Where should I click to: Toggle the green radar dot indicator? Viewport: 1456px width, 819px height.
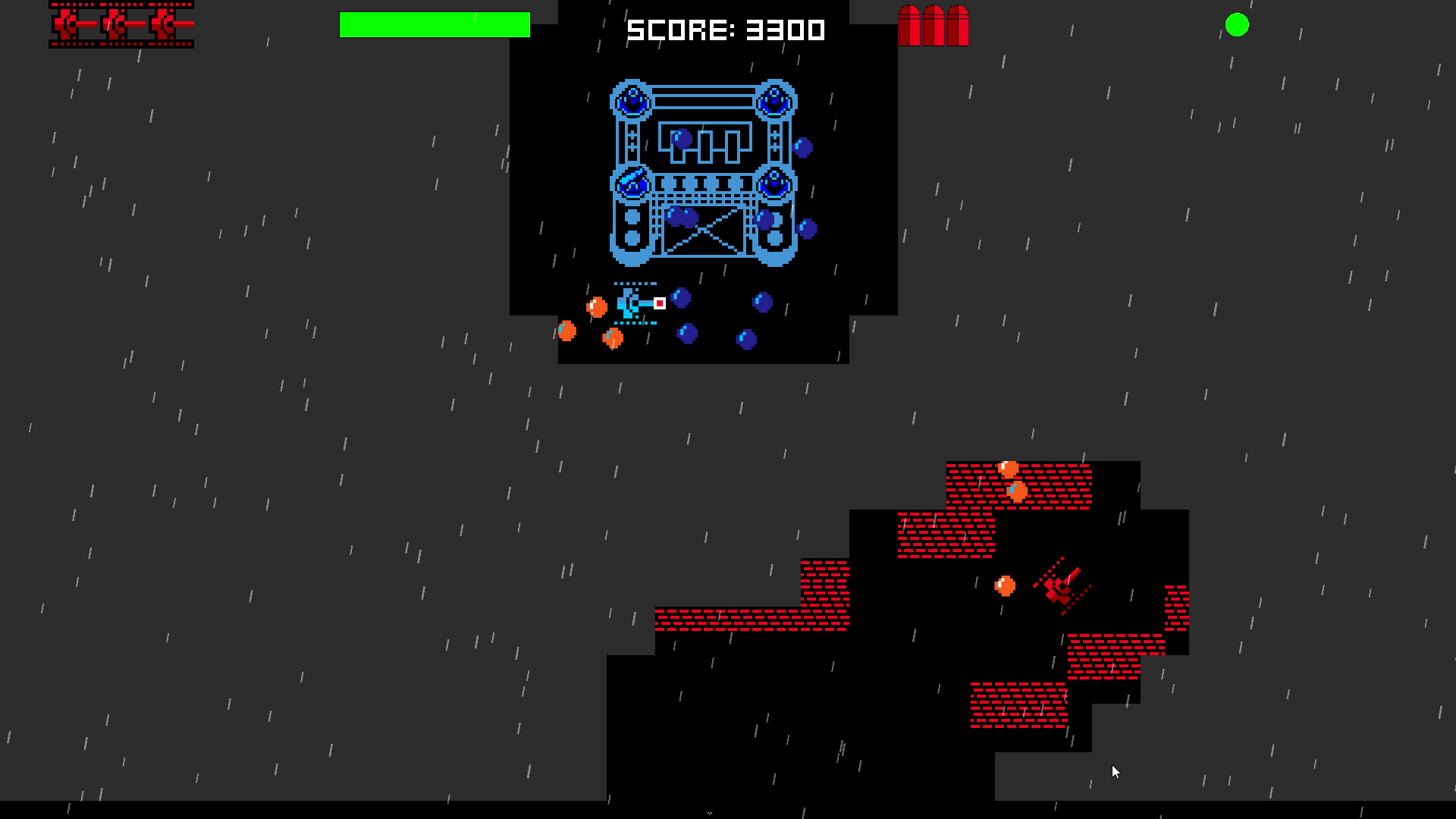click(x=1238, y=25)
